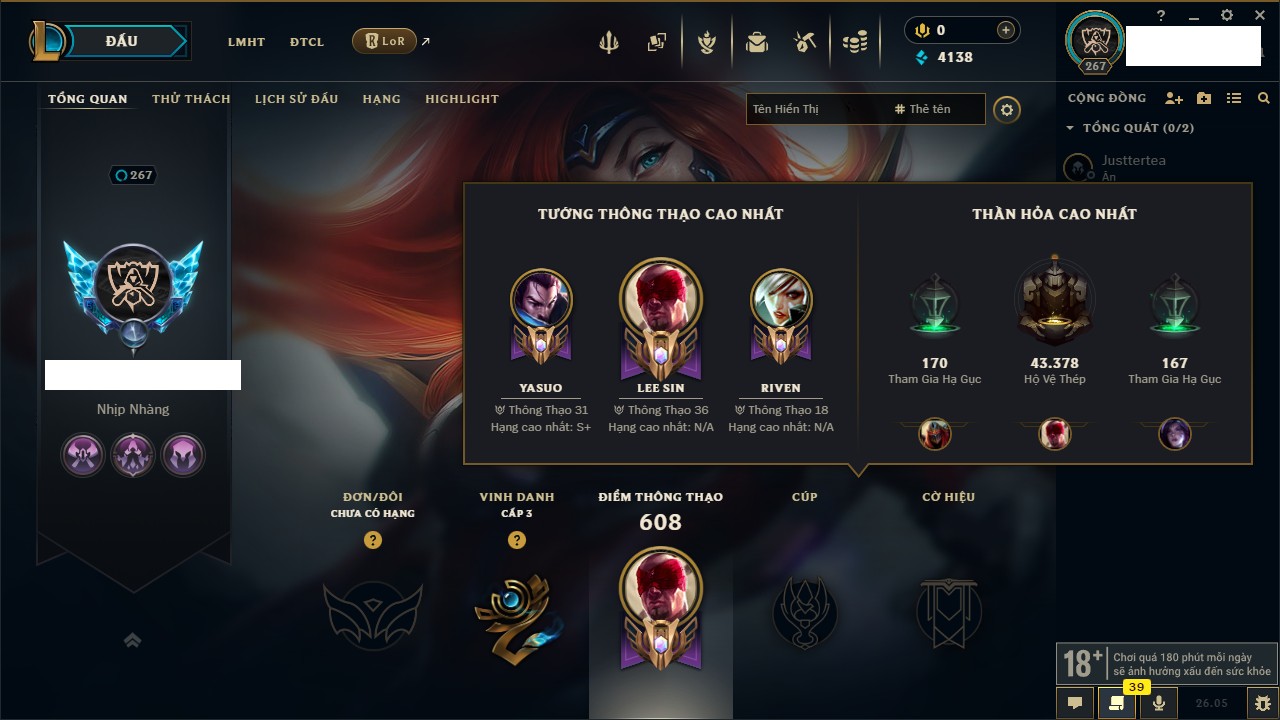
Task: Open the store coin stack icon
Action: tap(854, 42)
